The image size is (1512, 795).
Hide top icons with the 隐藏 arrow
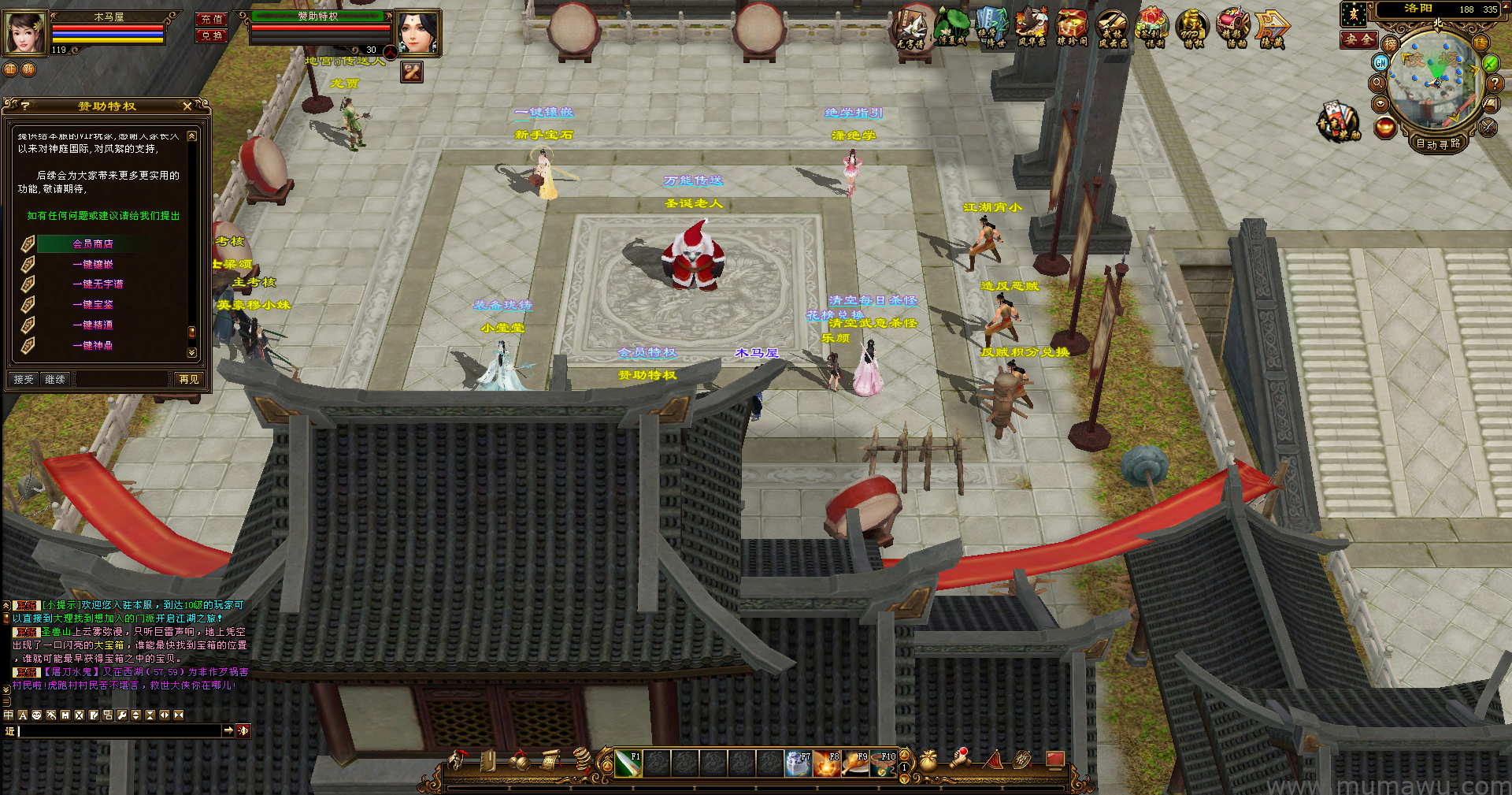1272,28
